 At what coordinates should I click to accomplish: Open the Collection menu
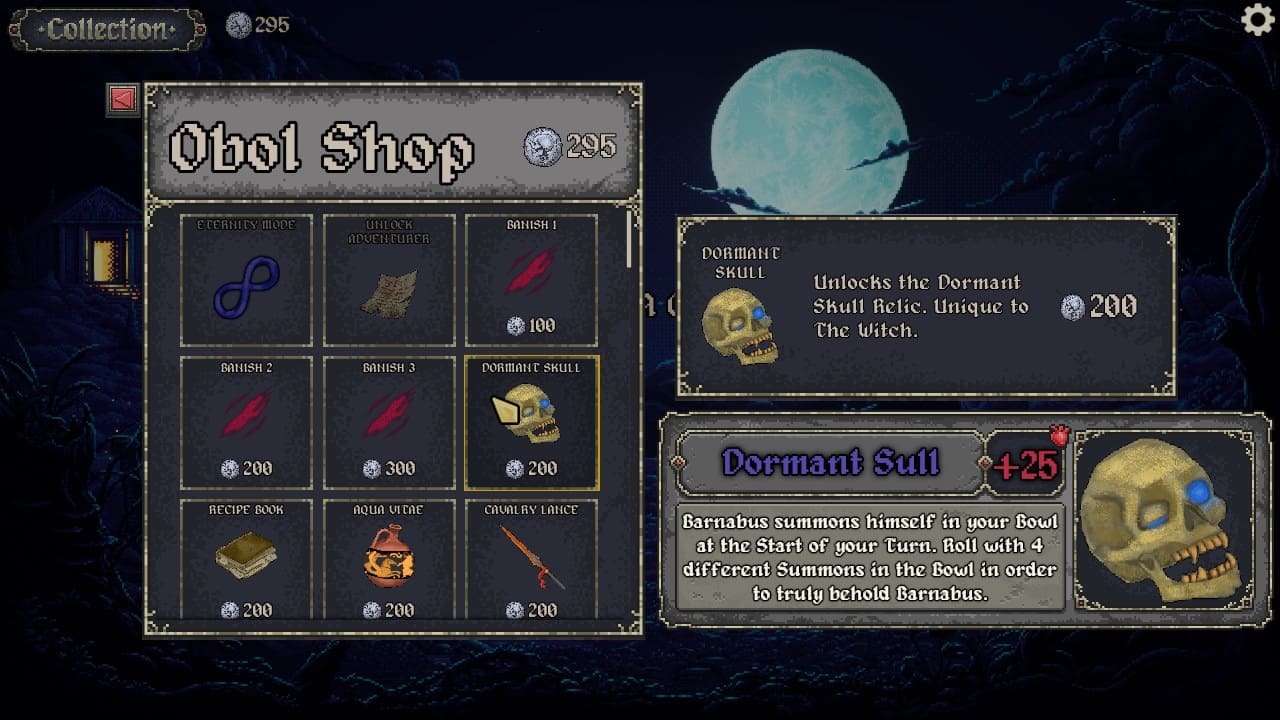107,29
